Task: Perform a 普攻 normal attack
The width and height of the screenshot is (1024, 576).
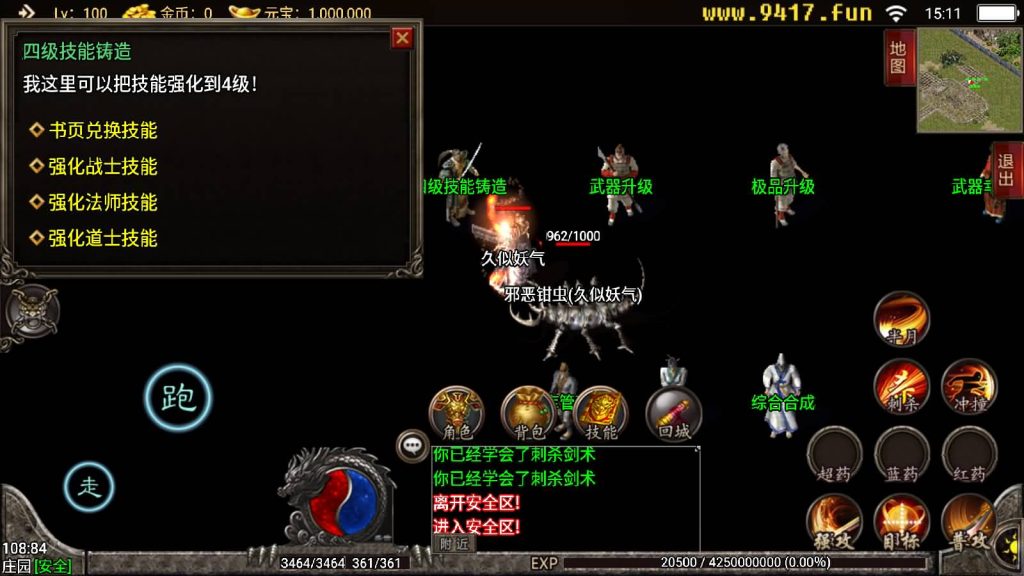Action: [x=969, y=521]
